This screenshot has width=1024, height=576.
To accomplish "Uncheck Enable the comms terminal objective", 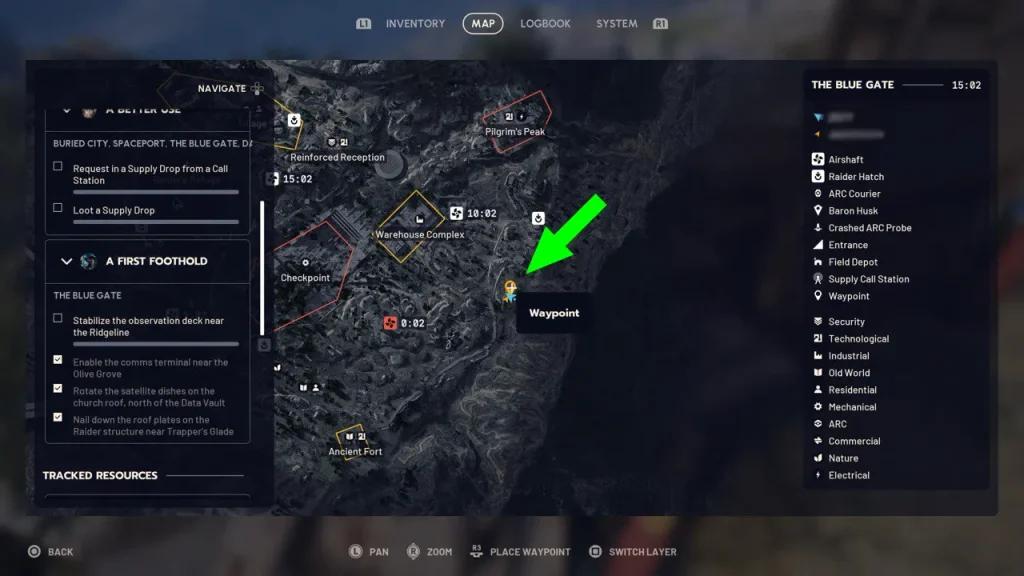I will pos(58,360).
